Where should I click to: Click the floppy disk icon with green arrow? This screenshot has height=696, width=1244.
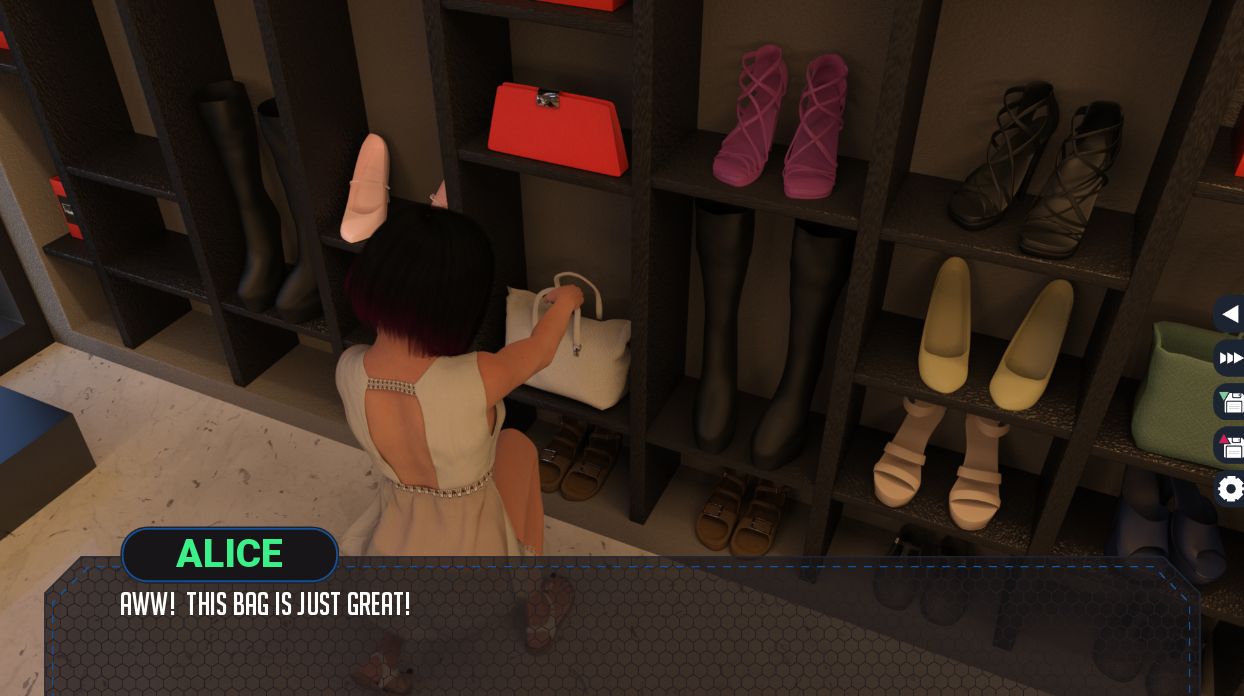(x=1231, y=402)
